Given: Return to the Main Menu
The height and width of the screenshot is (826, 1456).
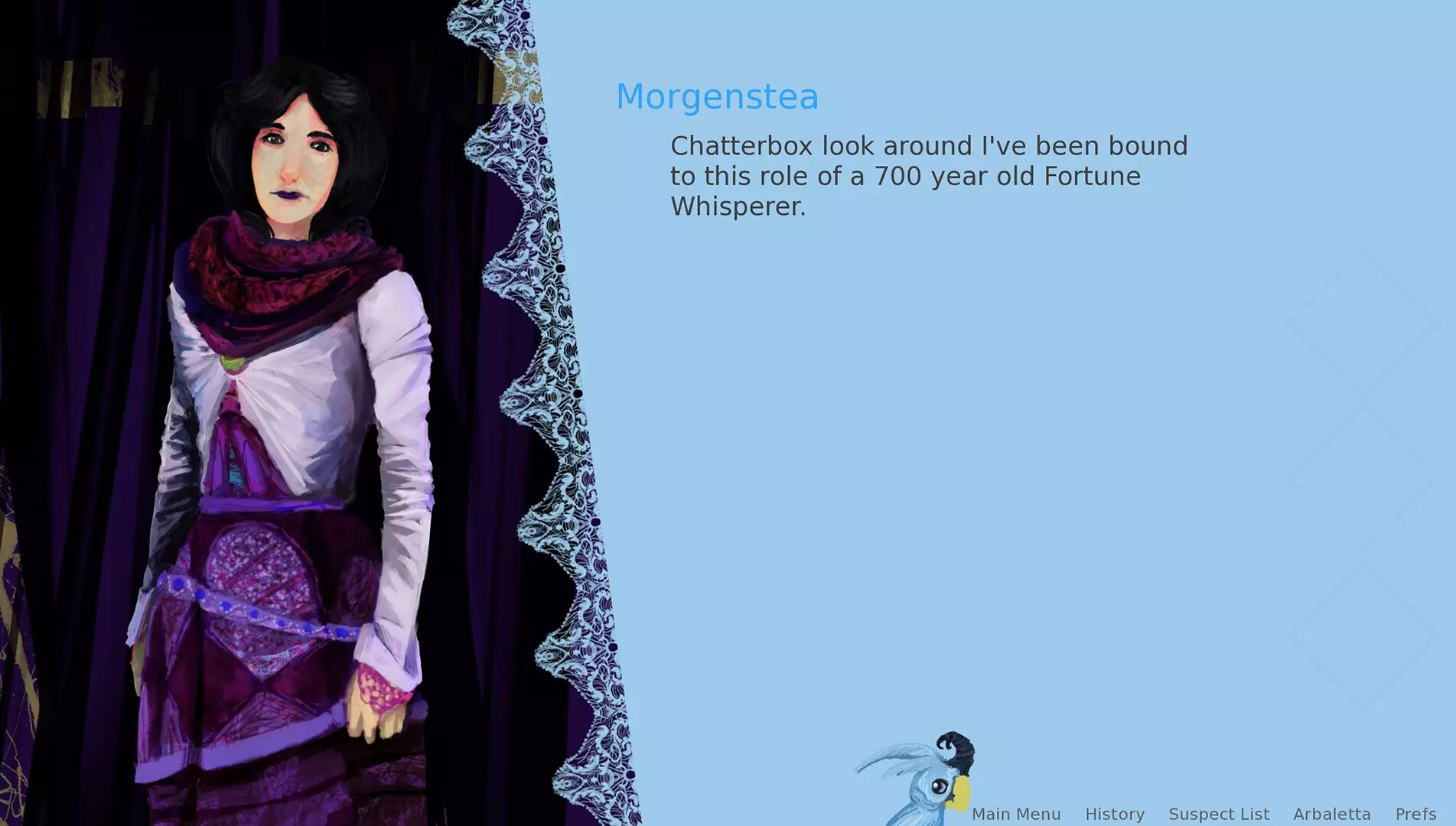Looking at the screenshot, I should [x=1016, y=814].
